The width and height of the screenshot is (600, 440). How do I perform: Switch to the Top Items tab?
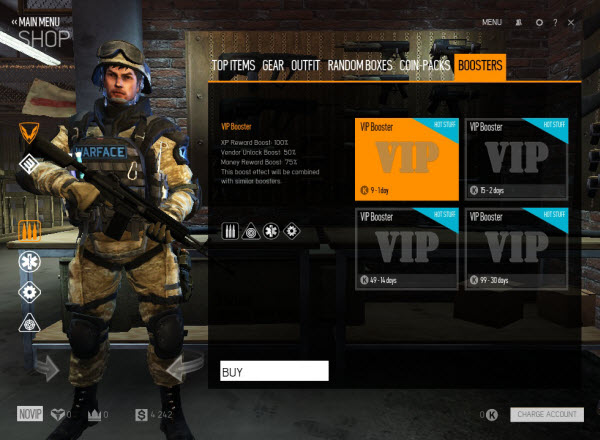click(233, 66)
